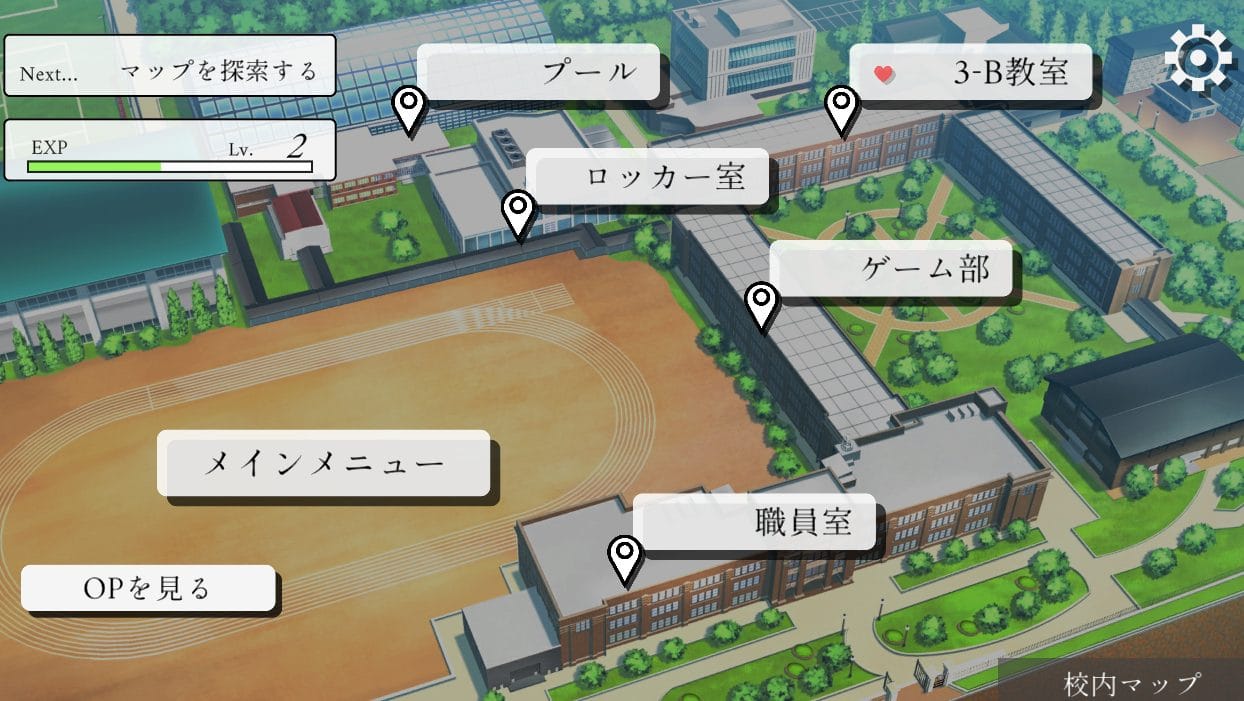Click the map pin beside プール

409,108
